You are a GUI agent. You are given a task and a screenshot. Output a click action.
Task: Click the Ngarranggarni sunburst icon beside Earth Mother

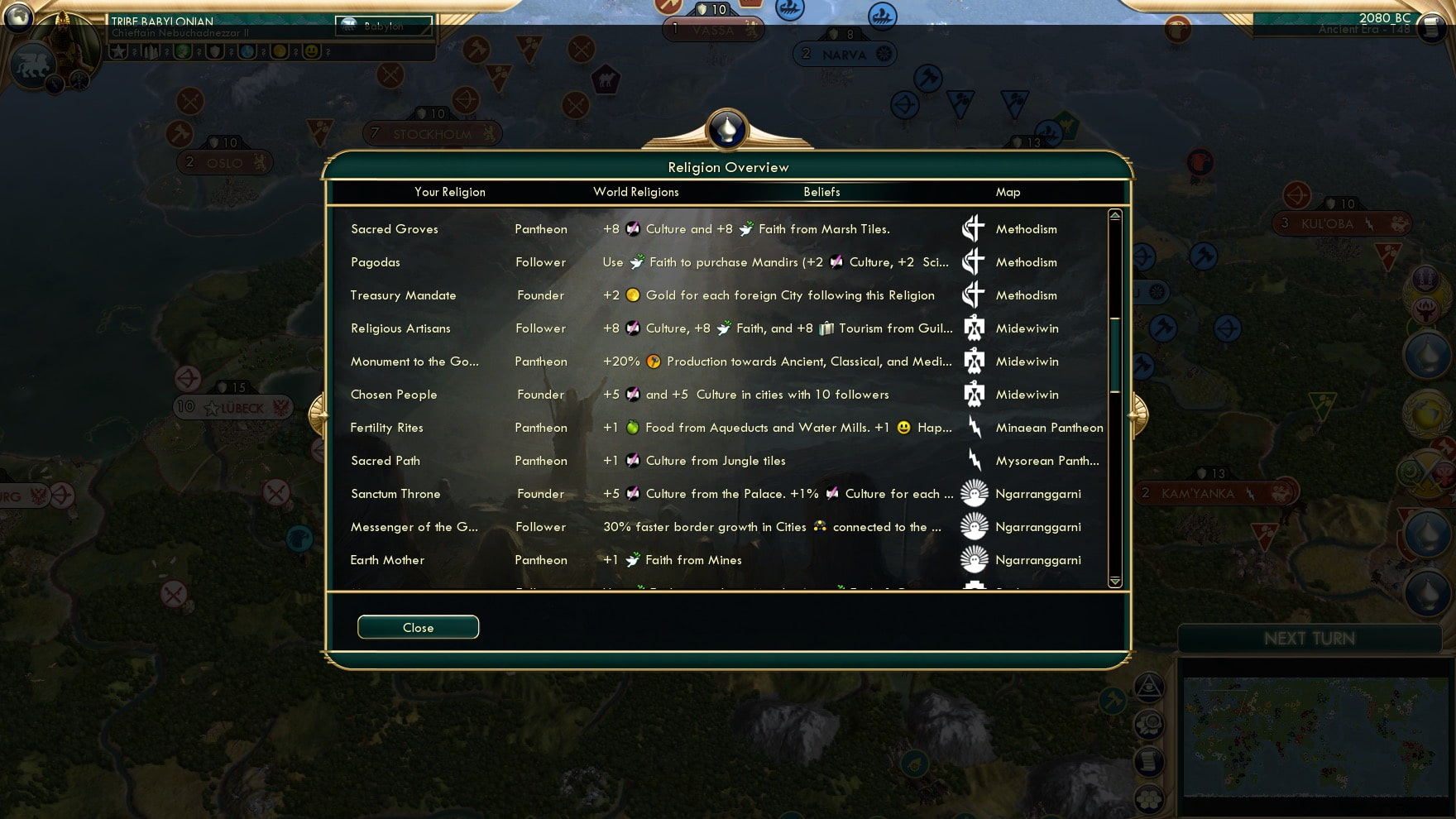[x=974, y=560]
